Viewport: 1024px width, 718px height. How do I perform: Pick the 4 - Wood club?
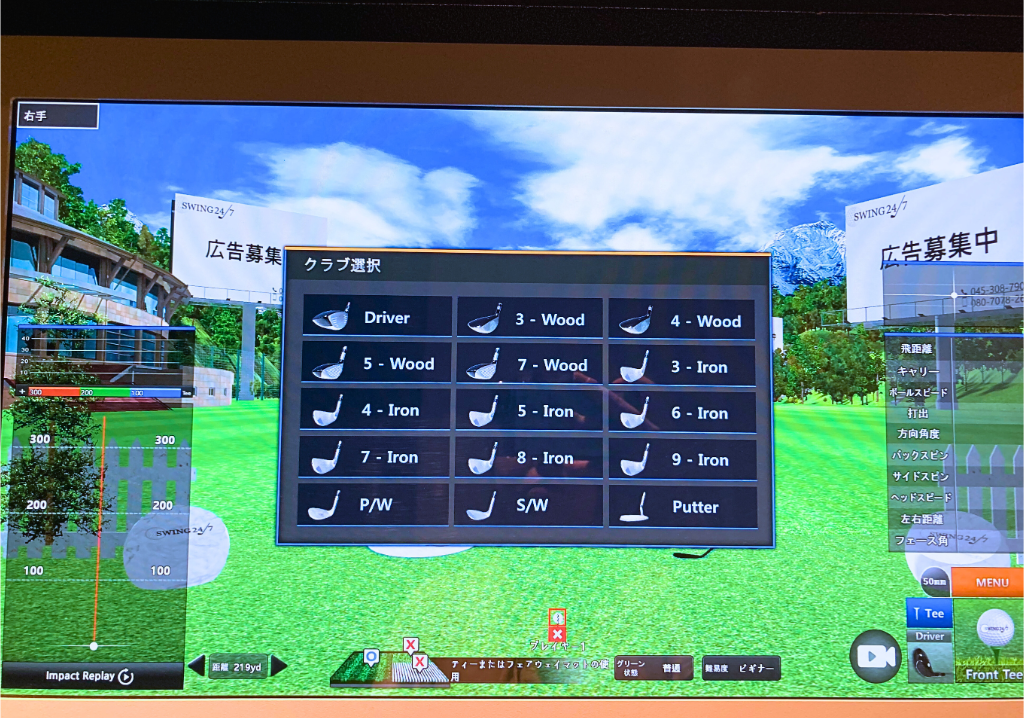[x=682, y=321]
